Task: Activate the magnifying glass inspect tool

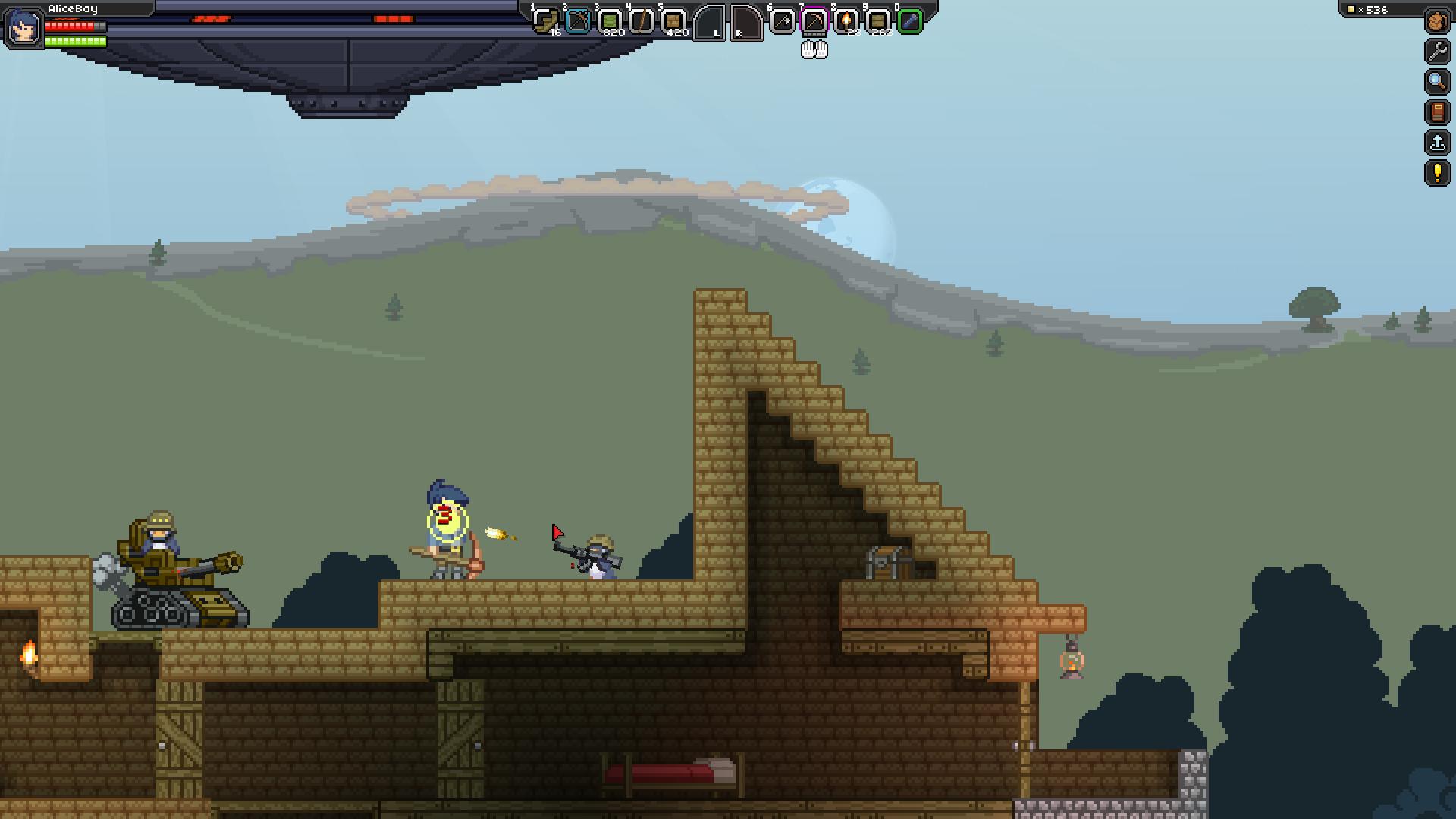Action: click(1437, 82)
